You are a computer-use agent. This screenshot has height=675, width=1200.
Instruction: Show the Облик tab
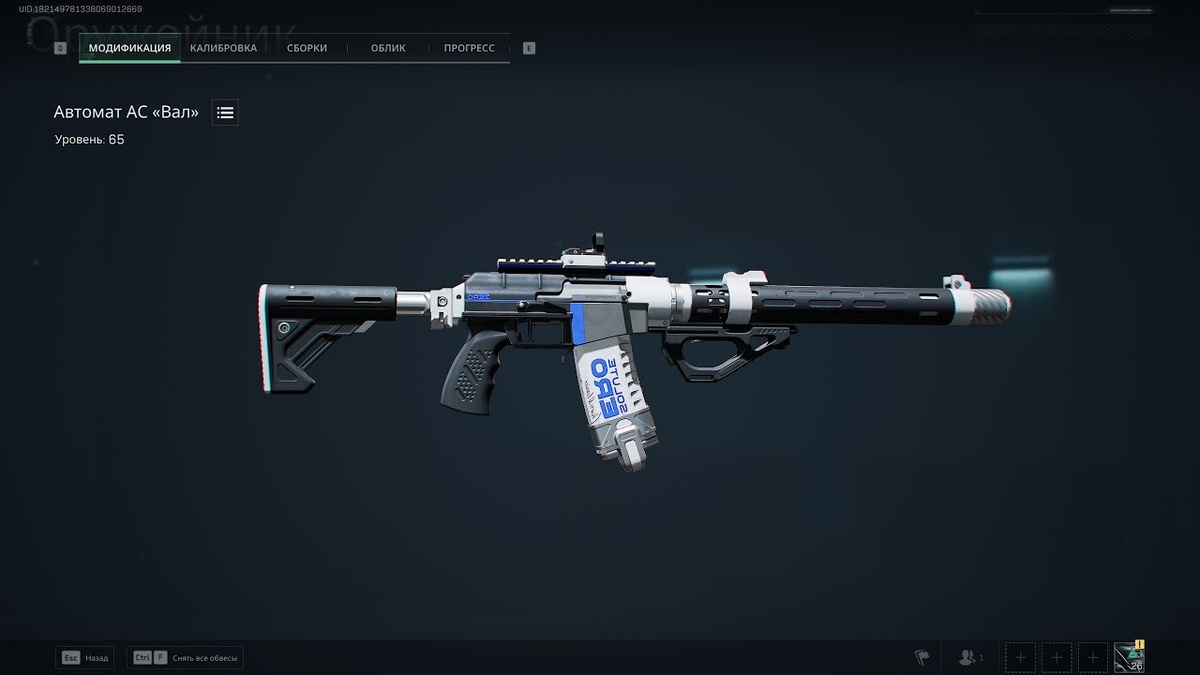point(388,48)
